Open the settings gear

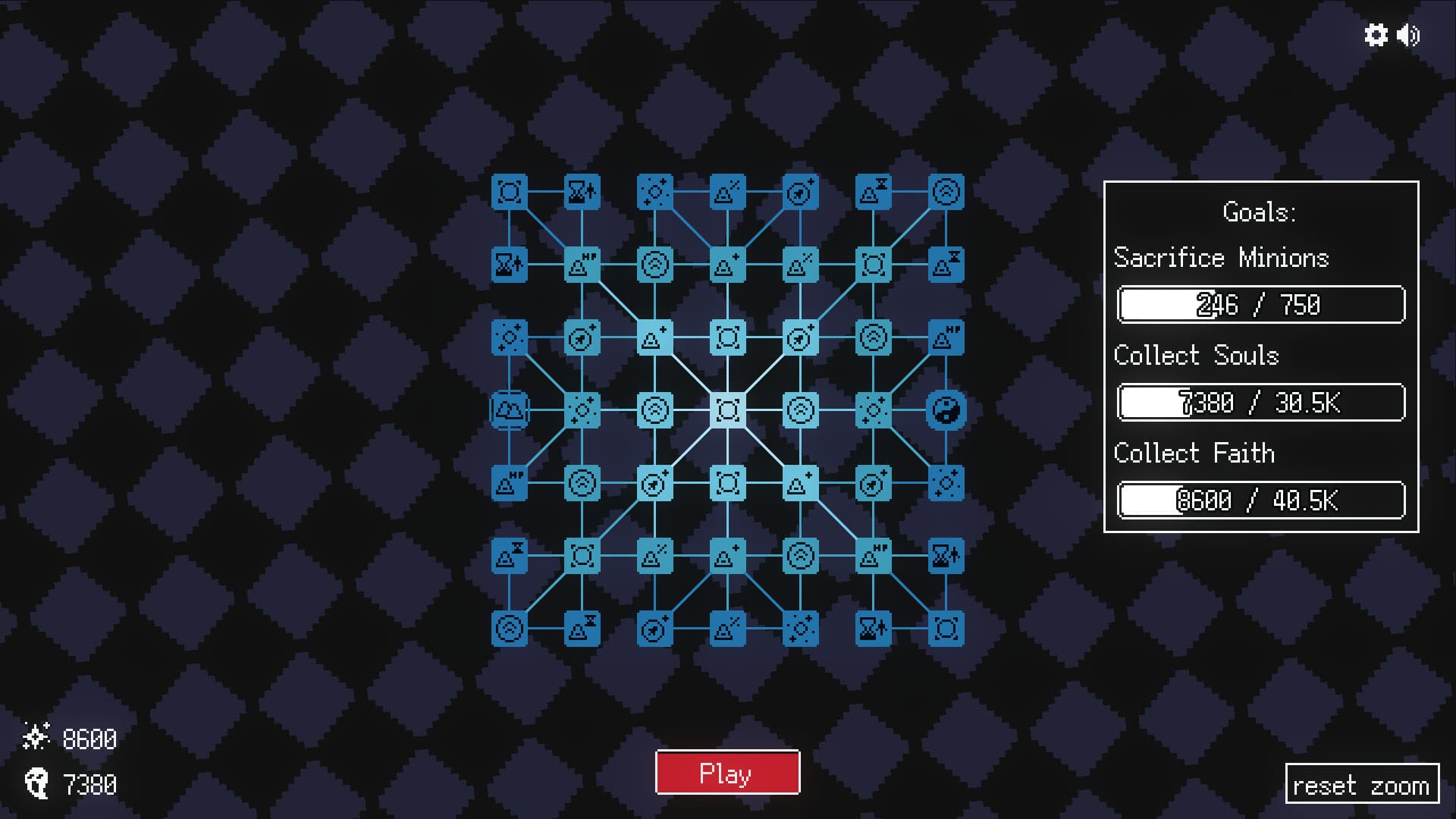tap(1378, 36)
